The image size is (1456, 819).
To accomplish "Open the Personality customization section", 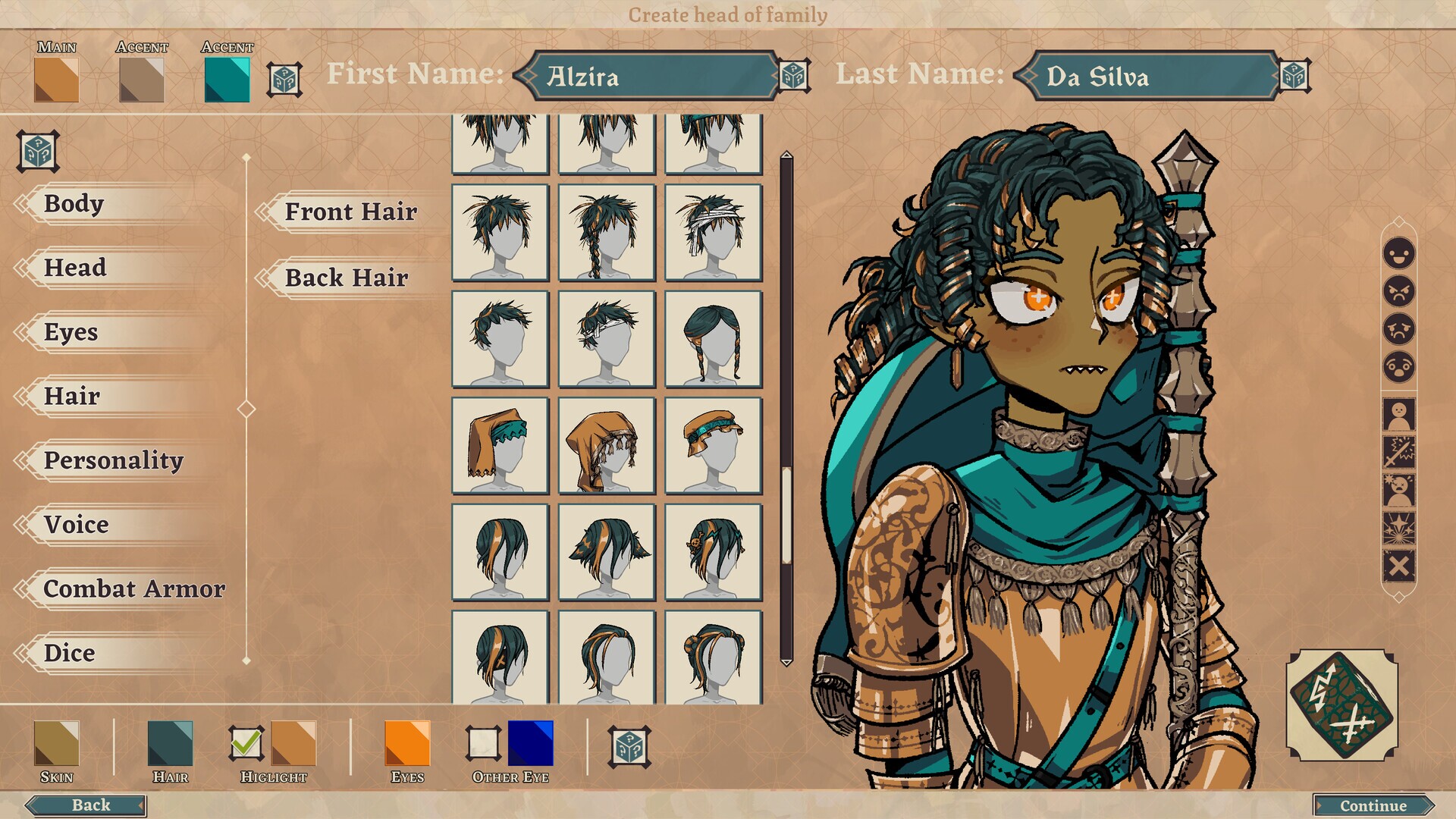I will click(x=114, y=460).
